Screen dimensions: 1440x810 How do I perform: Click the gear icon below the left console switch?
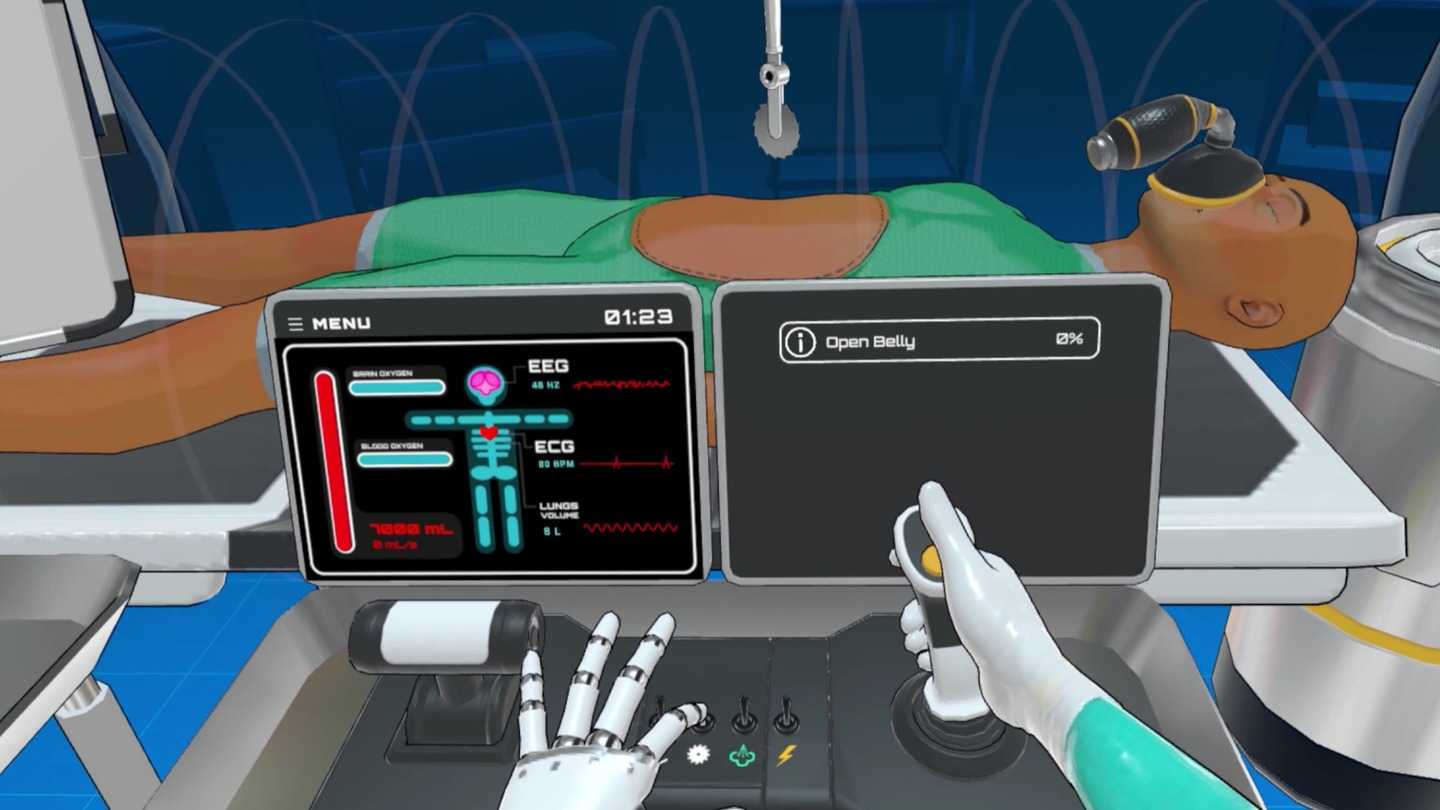point(697,754)
